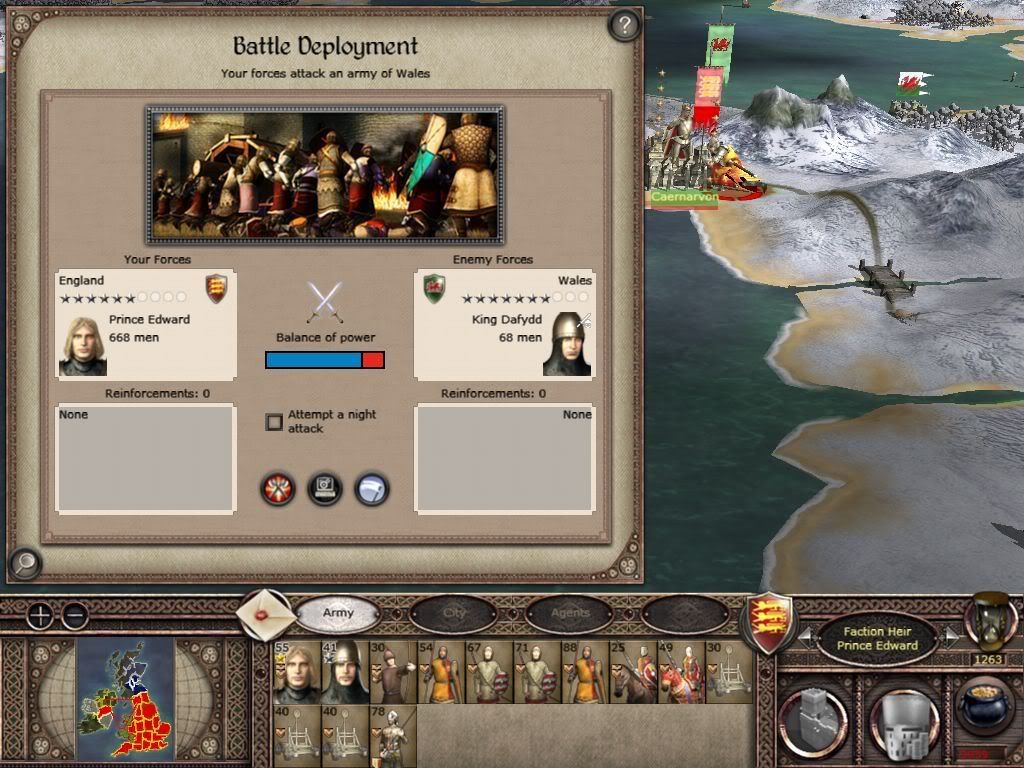Switch to the City tab
This screenshot has height=768, width=1024.
click(454, 613)
